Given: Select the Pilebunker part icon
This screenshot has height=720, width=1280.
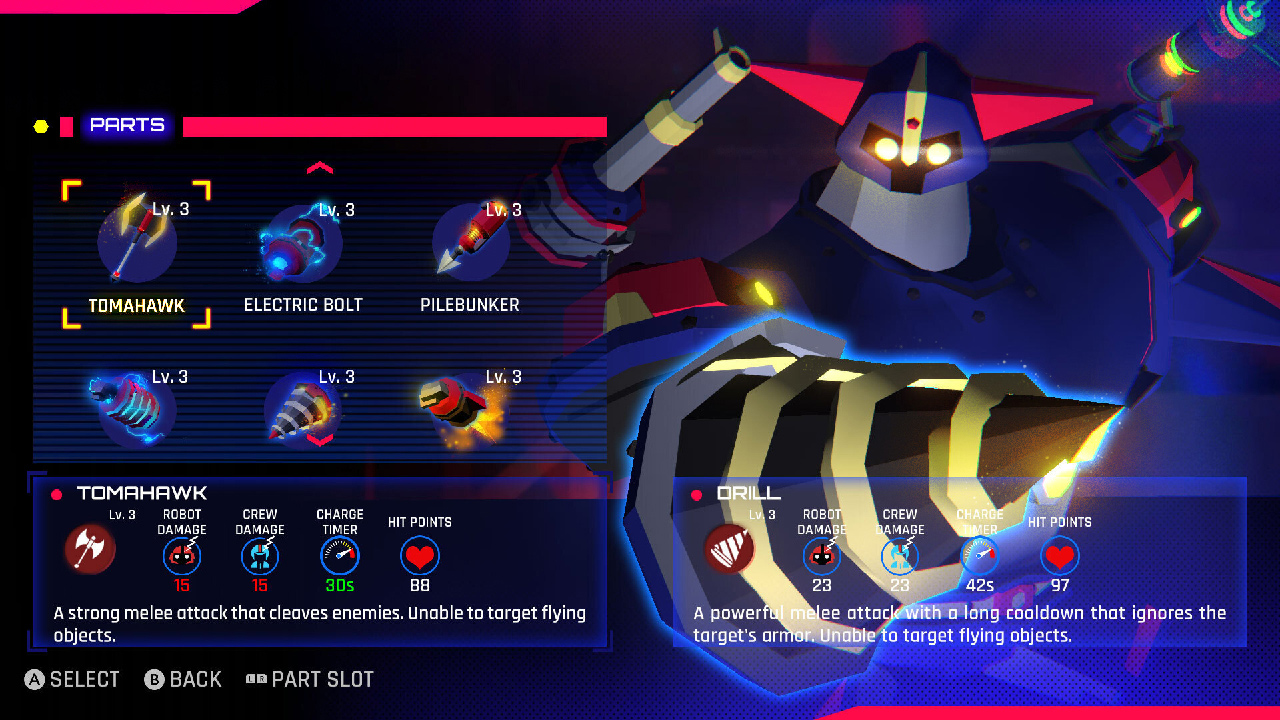Looking at the screenshot, I should coord(469,240).
